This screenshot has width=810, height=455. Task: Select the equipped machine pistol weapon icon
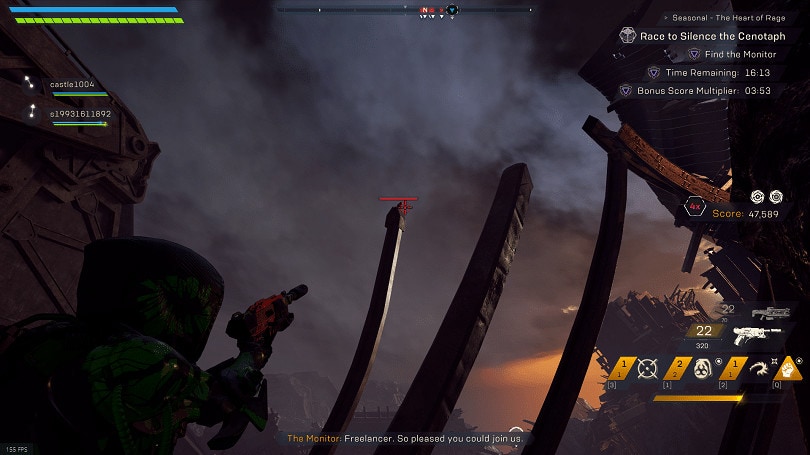(x=756, y=336)
